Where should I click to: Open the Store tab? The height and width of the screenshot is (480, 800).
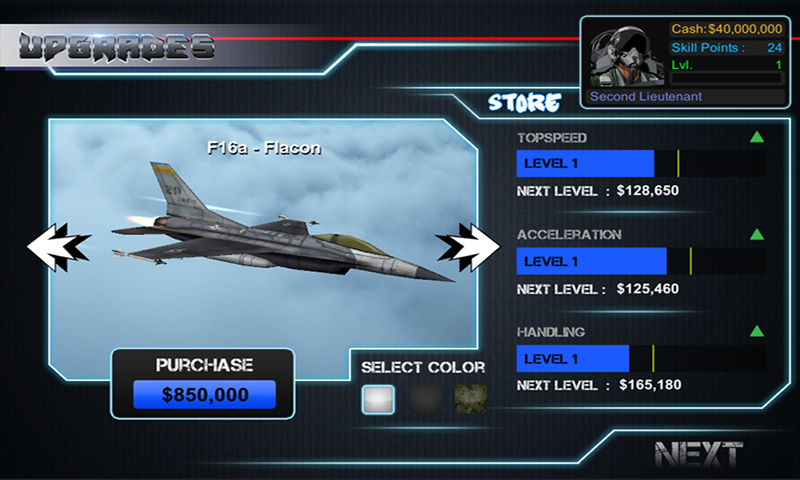[524, 102]
